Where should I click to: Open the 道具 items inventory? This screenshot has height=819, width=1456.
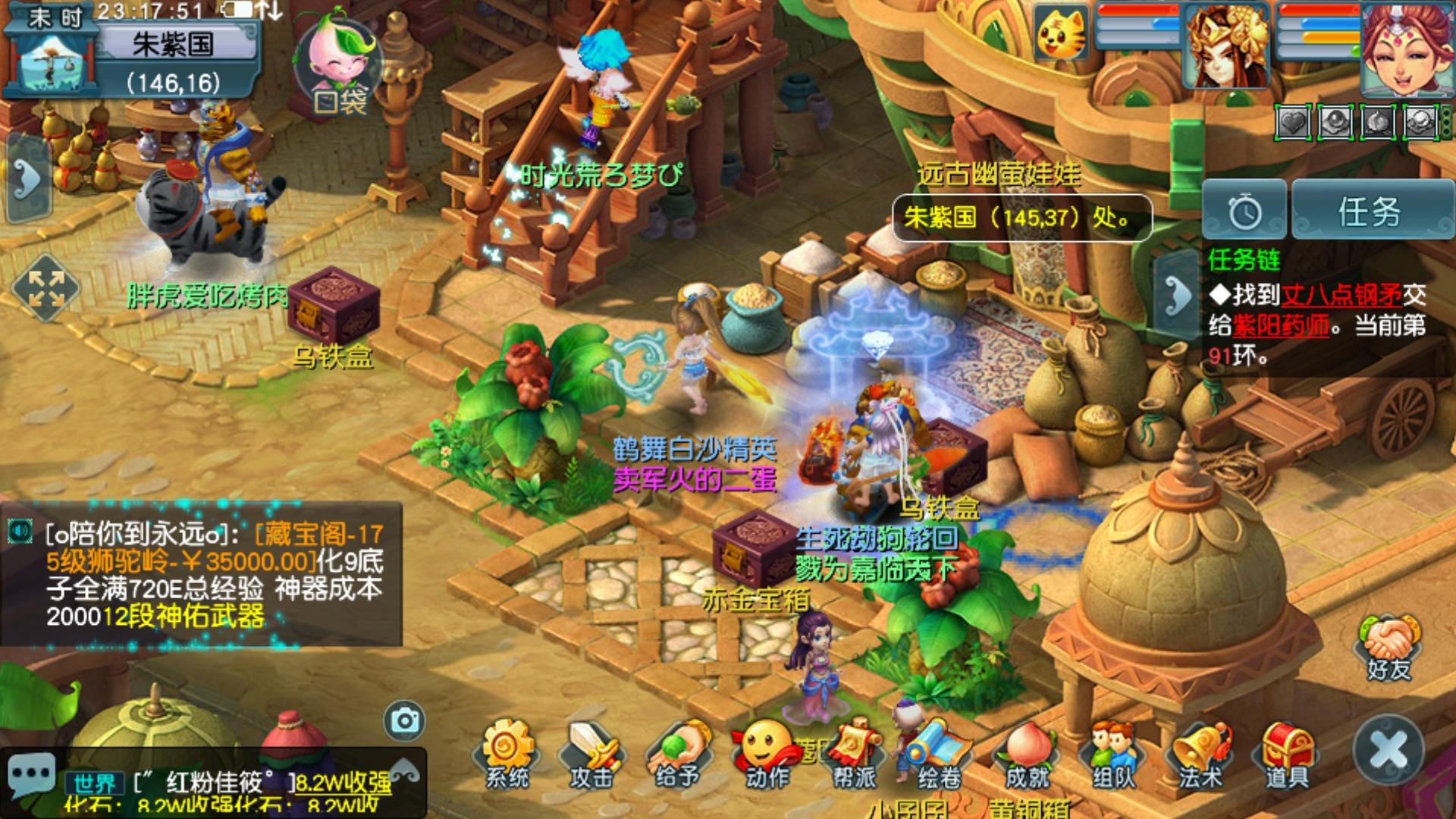(x=1287, y=755)
